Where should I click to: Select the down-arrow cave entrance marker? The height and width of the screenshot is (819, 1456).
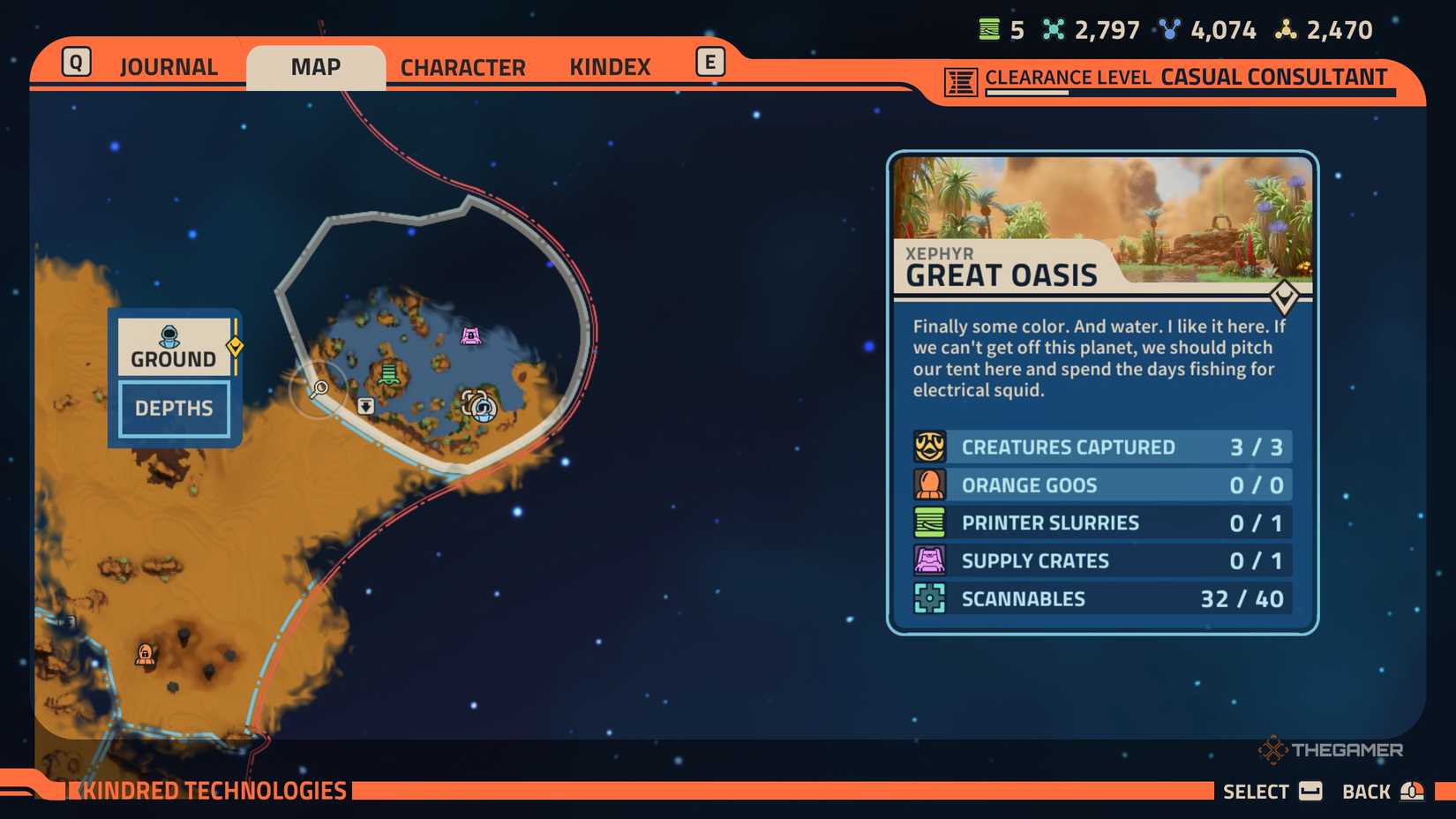[x=366, y=404]
